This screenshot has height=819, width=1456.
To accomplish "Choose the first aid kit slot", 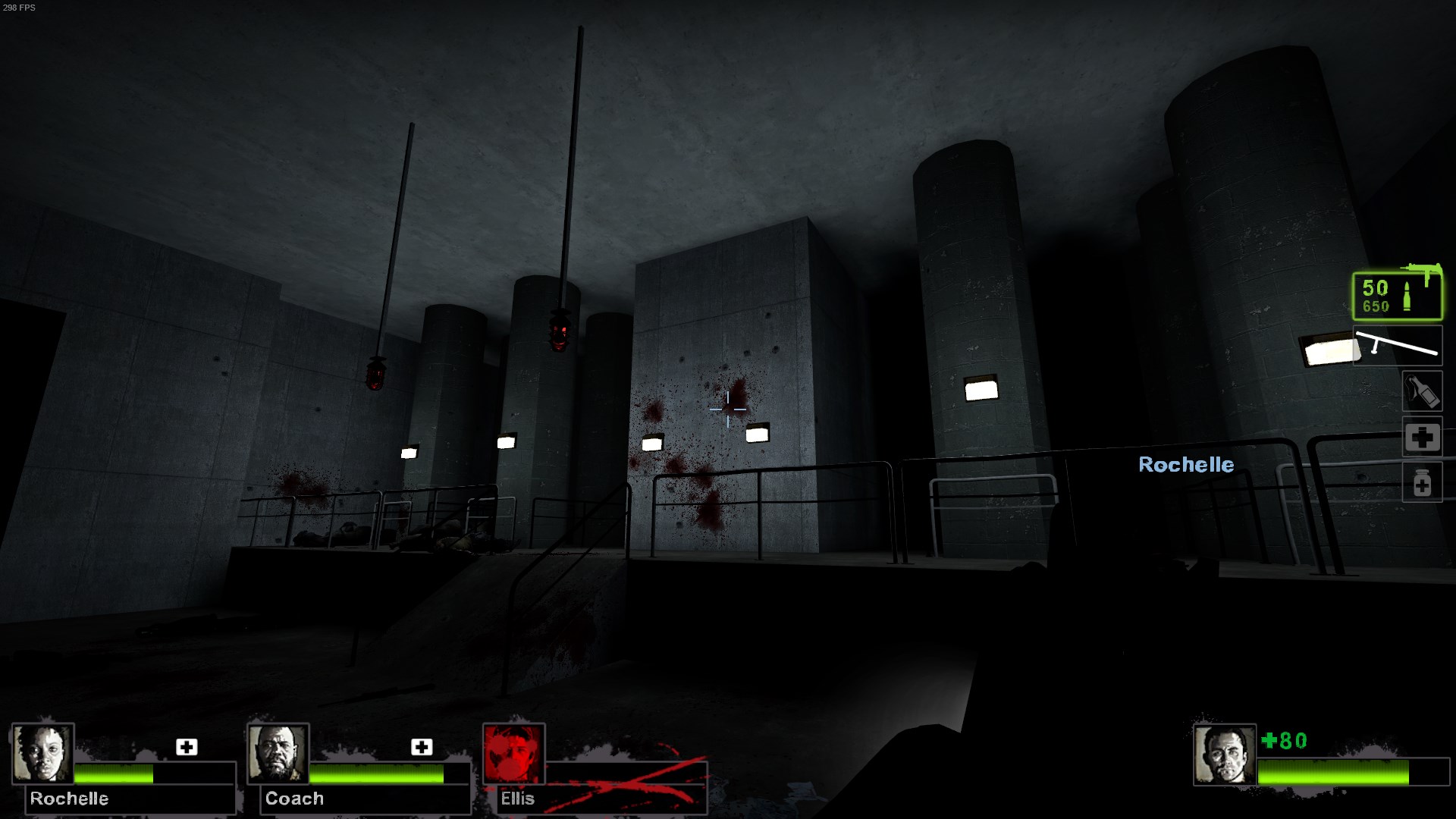I will [x=1422, y=437].
